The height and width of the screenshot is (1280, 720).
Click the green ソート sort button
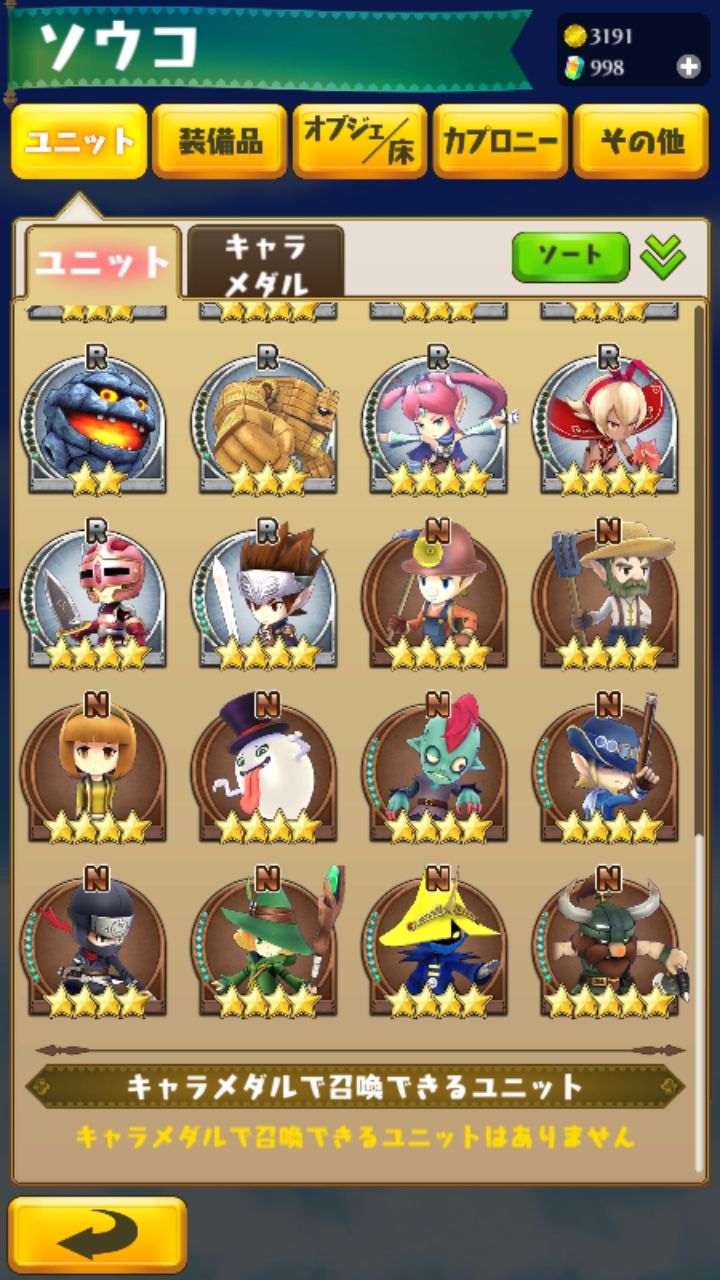(570, 257)
